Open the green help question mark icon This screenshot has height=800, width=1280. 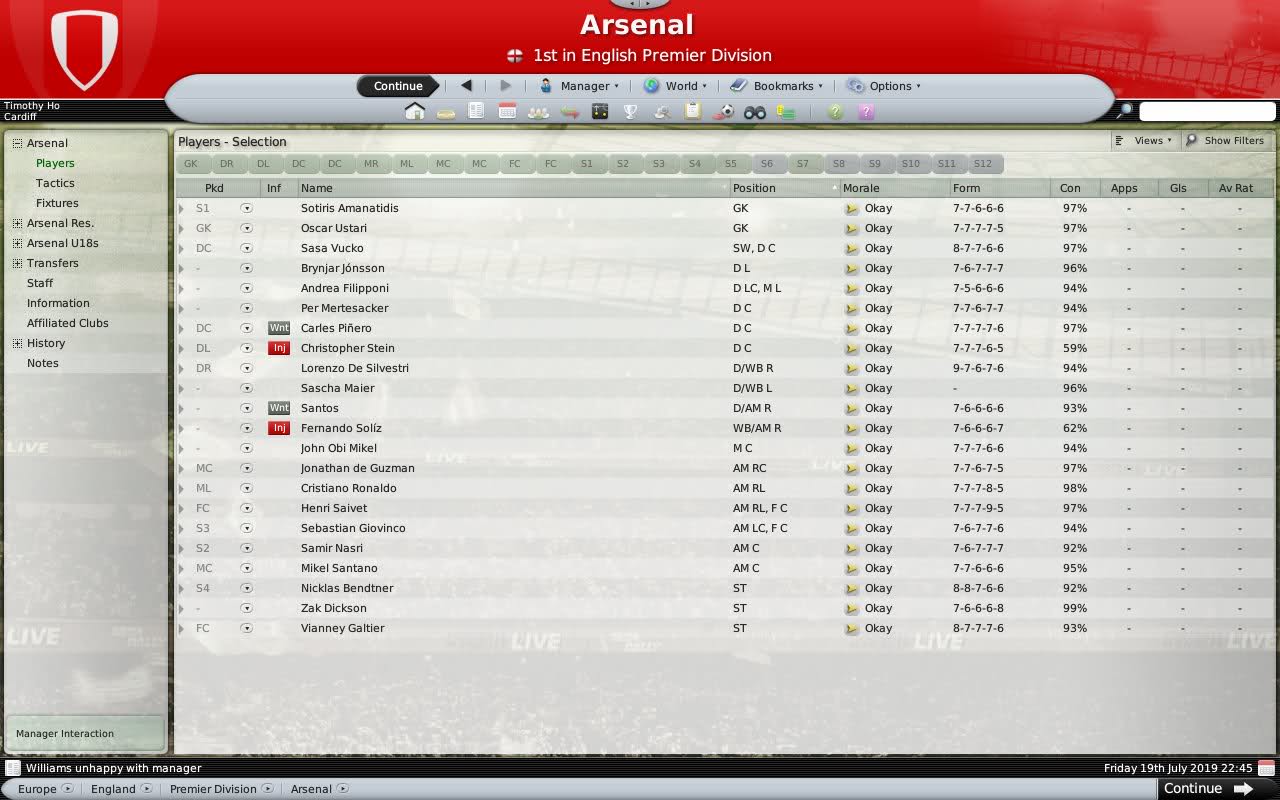tap(835, 112)
